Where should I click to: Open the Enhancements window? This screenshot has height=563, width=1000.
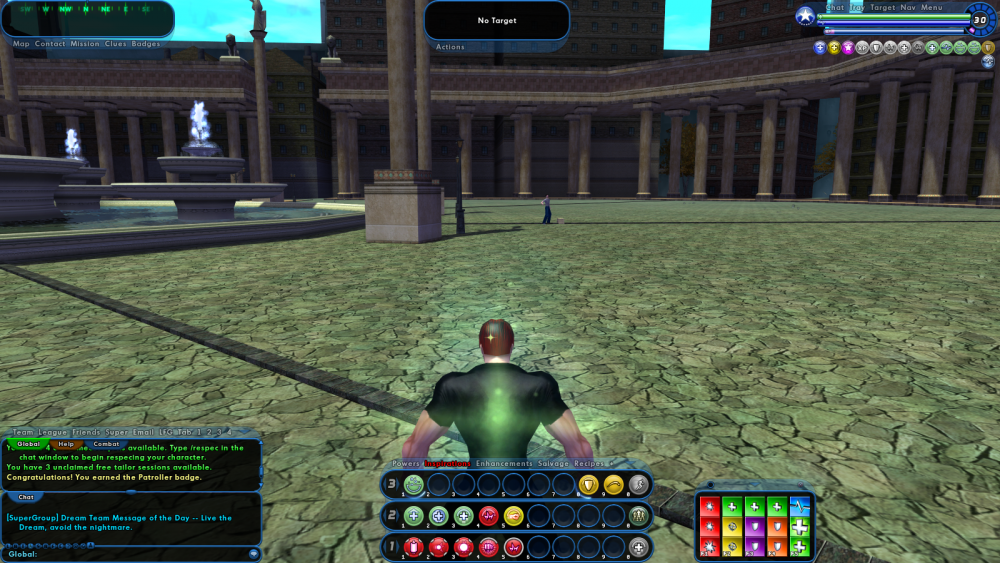point(505,464)
